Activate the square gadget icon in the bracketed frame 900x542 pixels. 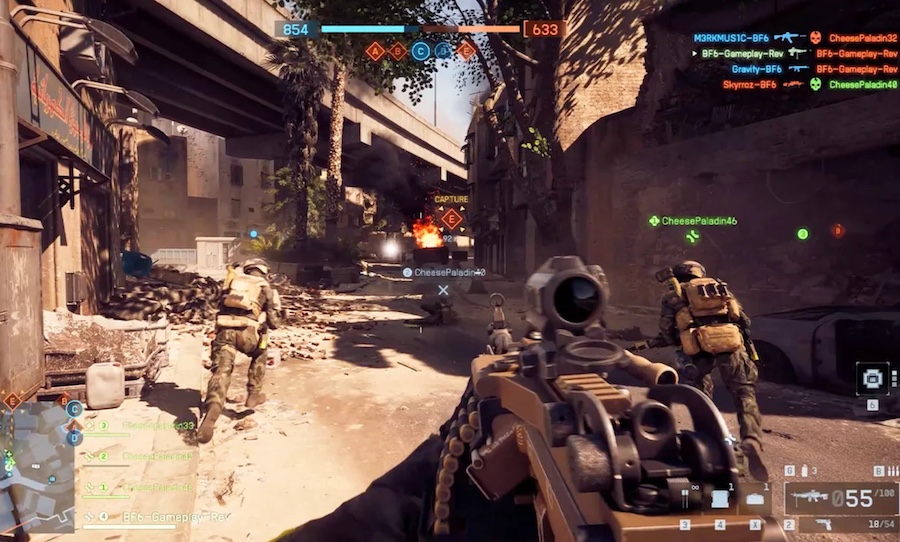872,379
